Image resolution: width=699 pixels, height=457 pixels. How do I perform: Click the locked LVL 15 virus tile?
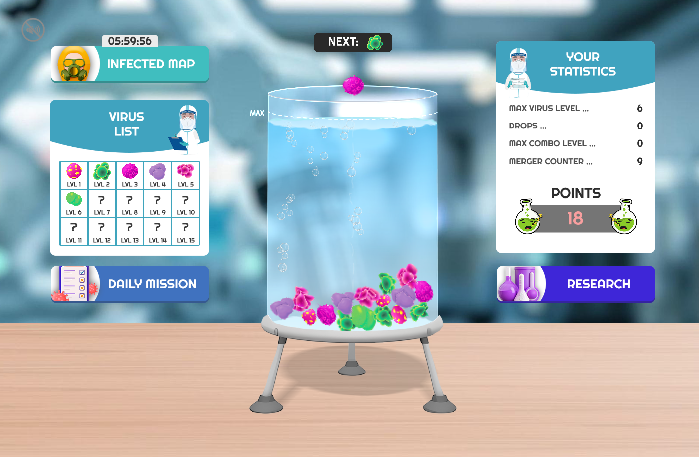coord(186,231)
